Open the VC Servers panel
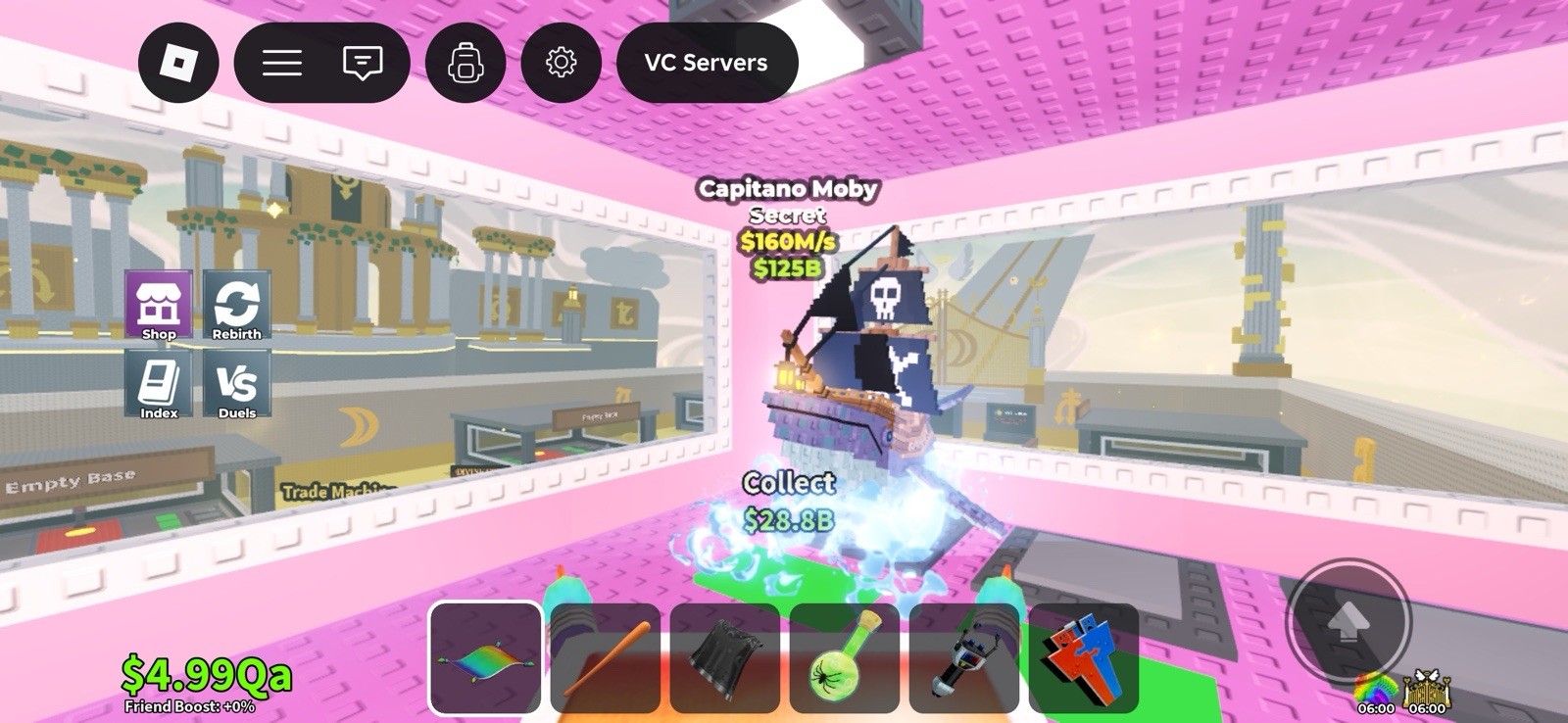The height and width of the screenshot is (723, 1568). click(x=707, y=63)
